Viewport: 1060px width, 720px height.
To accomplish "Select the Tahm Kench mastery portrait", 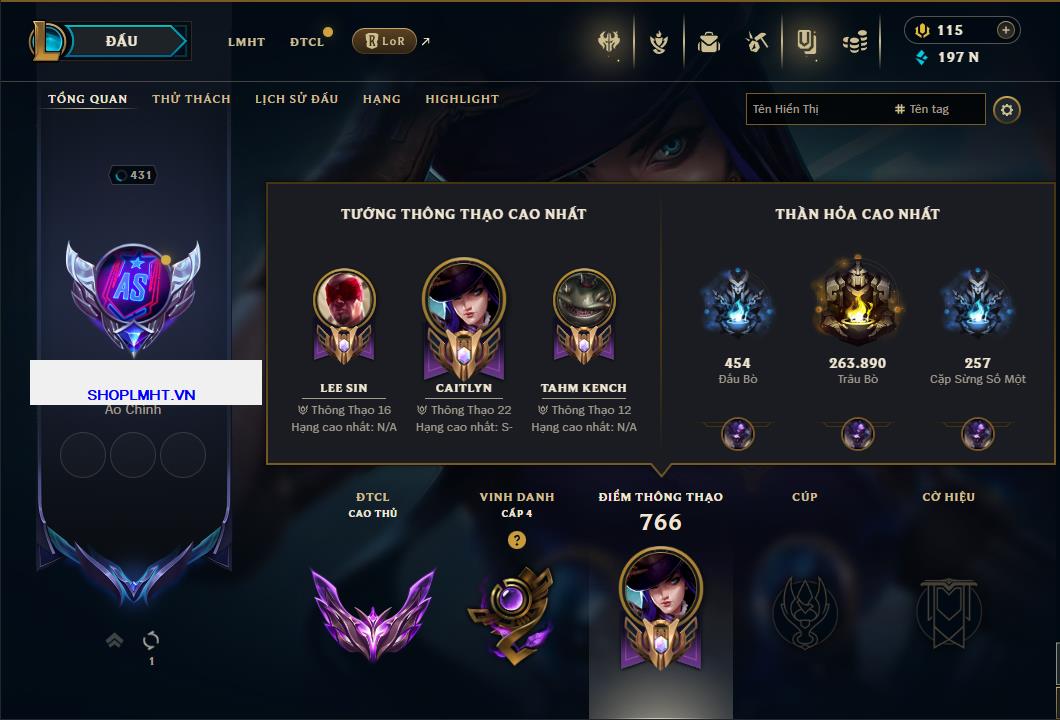I will pyautogui.click(x=583, y=300).
